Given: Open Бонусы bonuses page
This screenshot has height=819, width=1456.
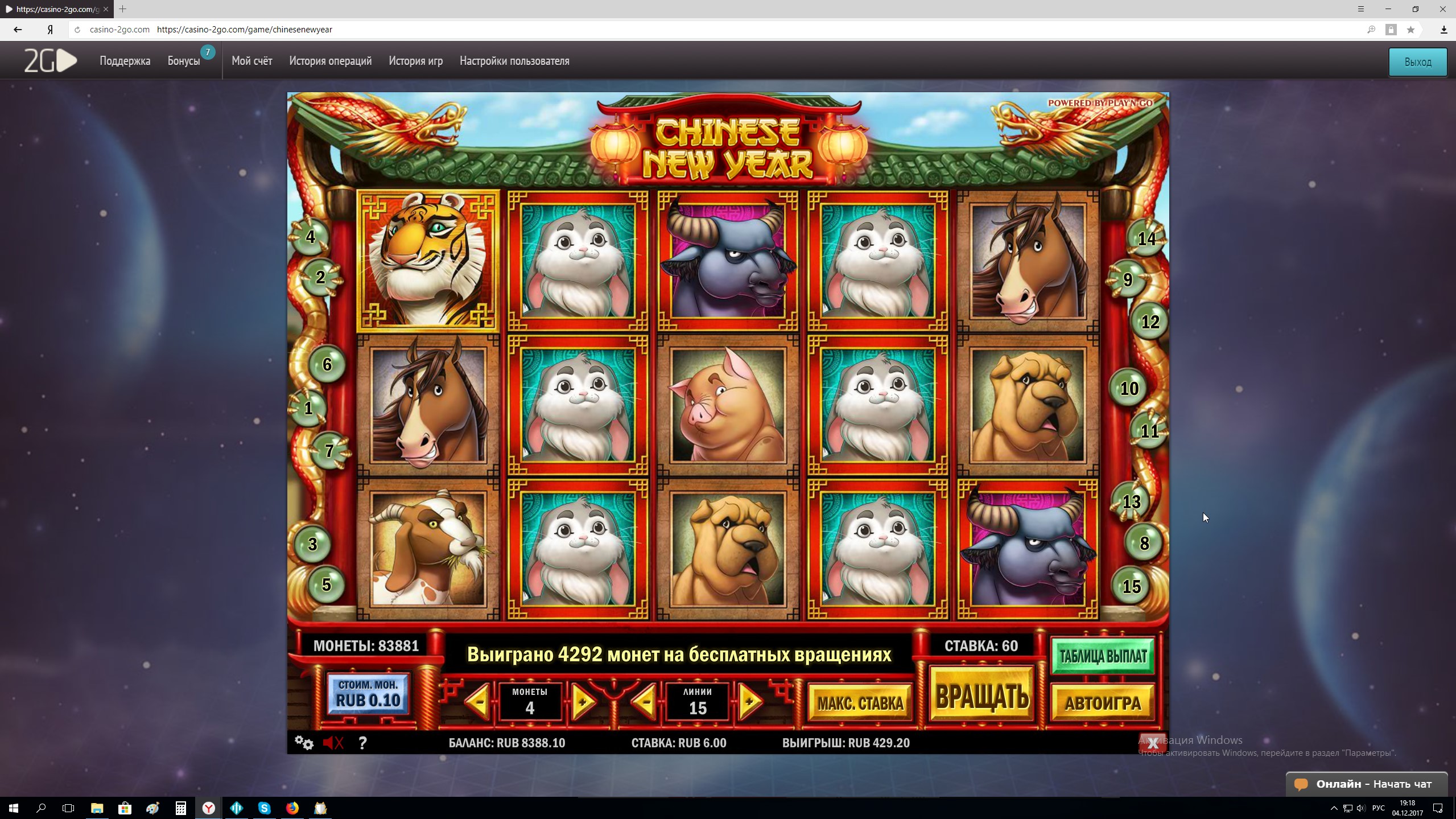Looking at the screenshot, I should click(184, 61).
